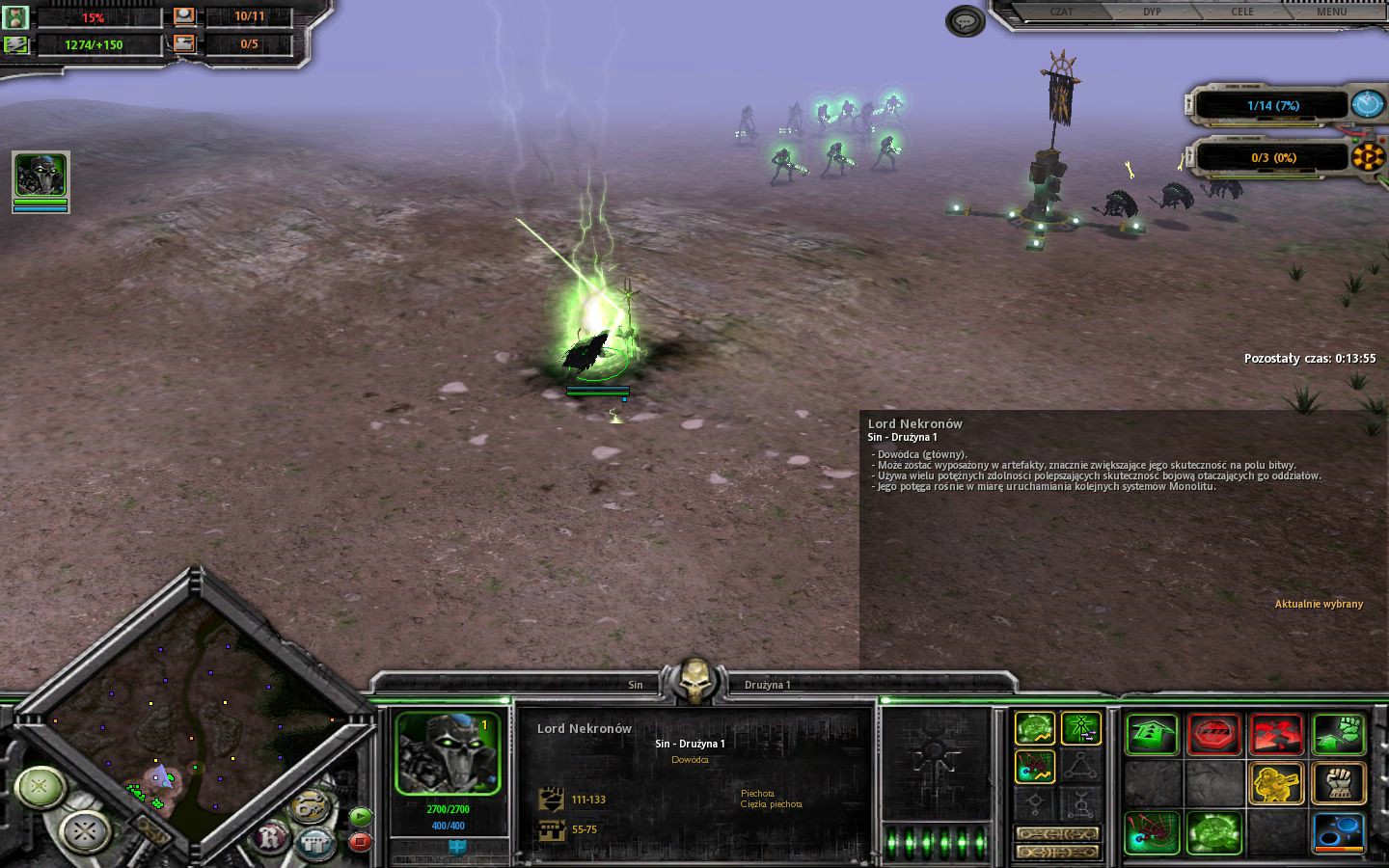
Task: Issue the red stop command
Action: [1213, 735]
